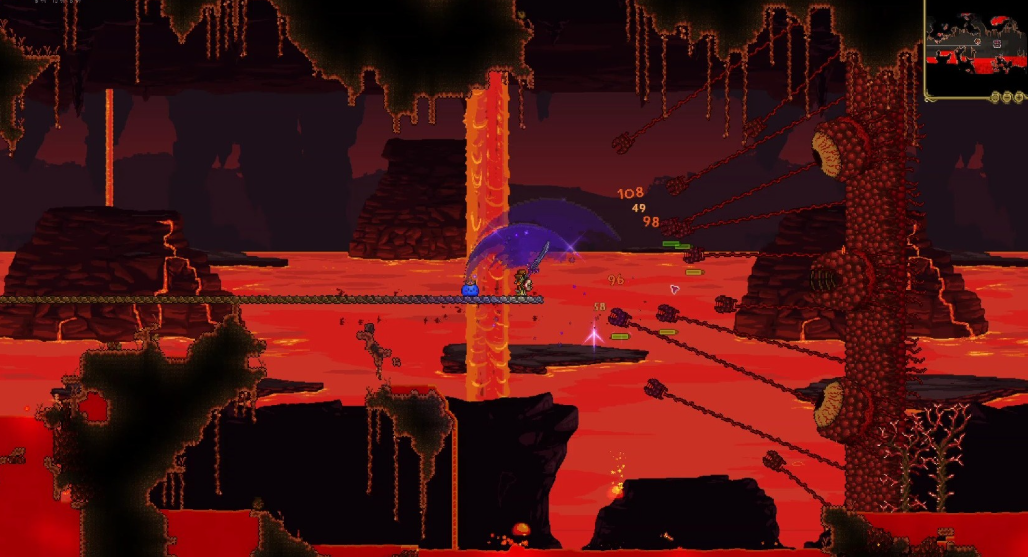Zoom out the minimap with minus button
Image resolution: width=1028 pixels, height=557 pixels.
(x=1006, y=97)
